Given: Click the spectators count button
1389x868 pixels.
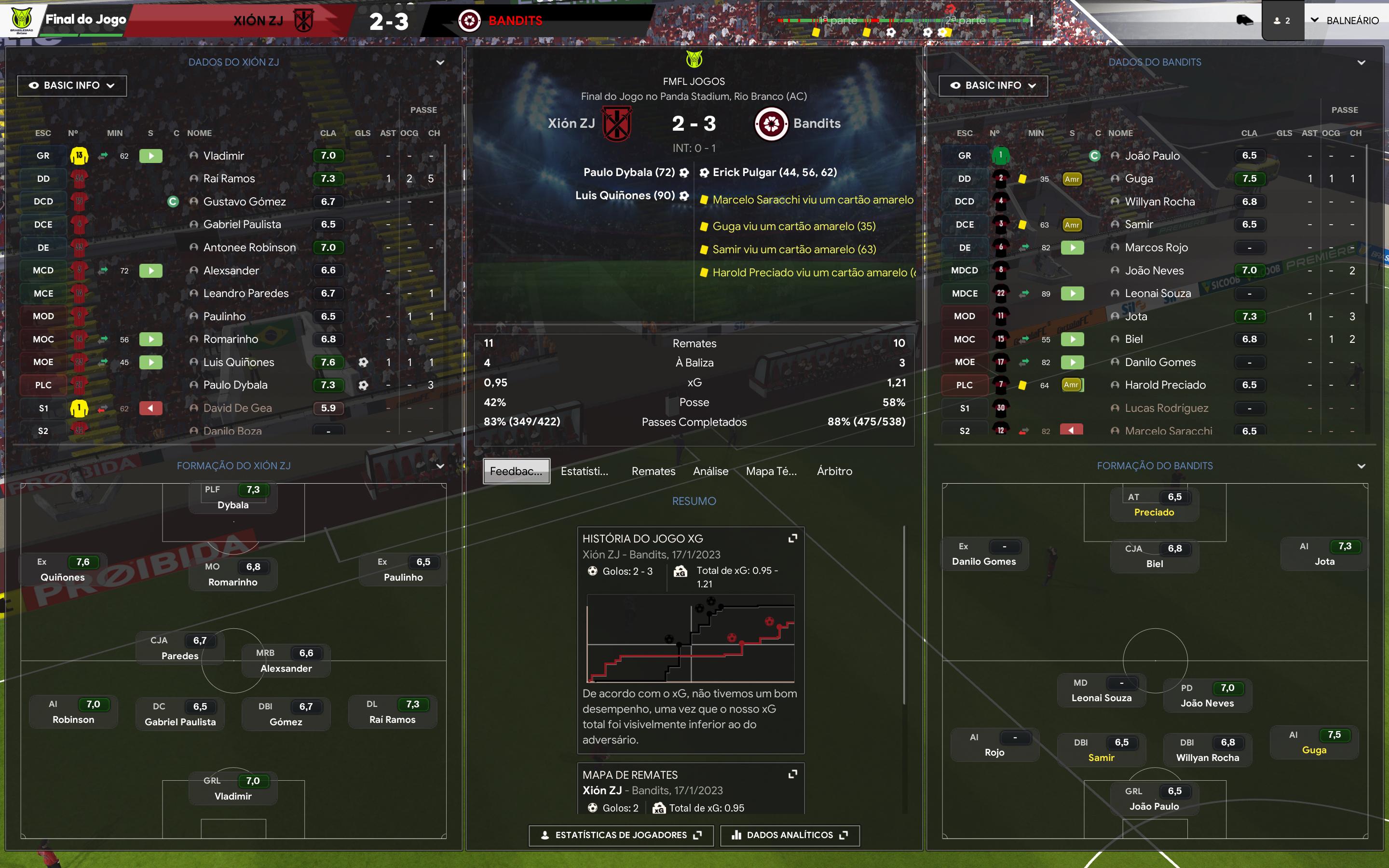Looking at the screenshot, I should pos(1282,21).
